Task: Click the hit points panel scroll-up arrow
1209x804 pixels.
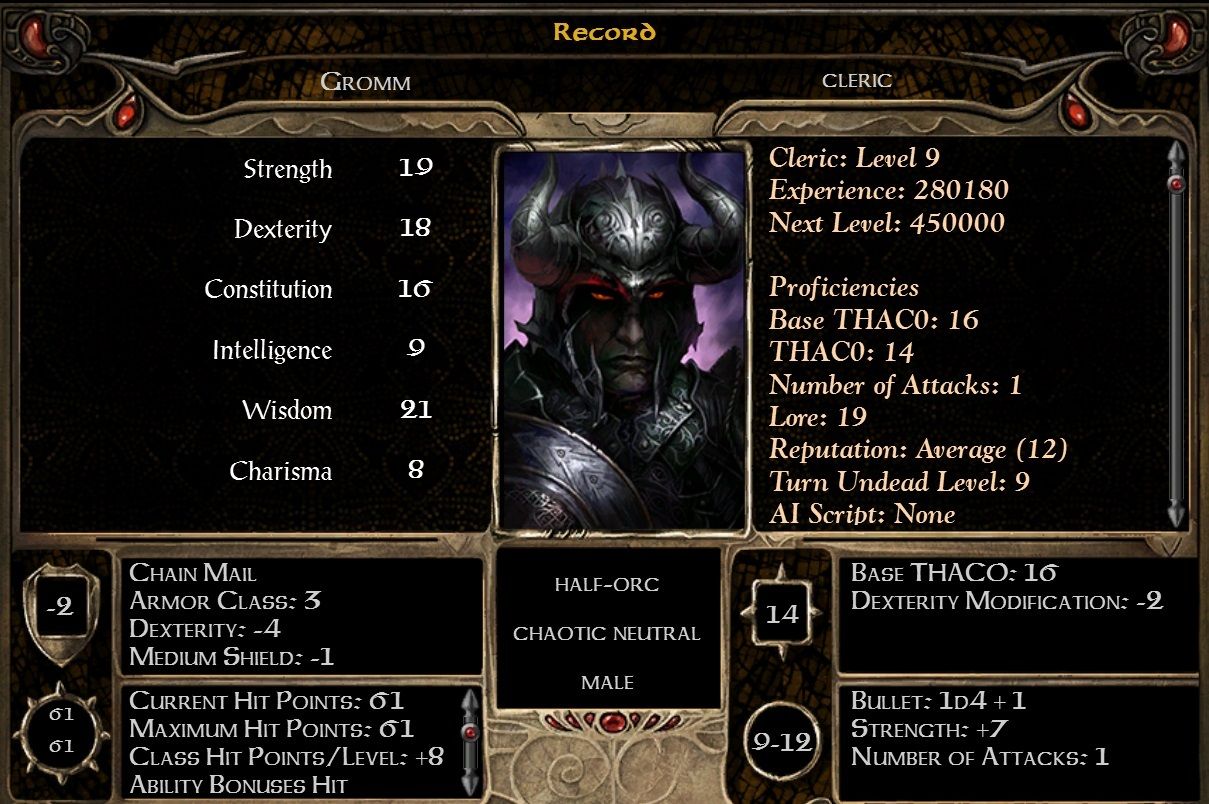Action: 470,700
